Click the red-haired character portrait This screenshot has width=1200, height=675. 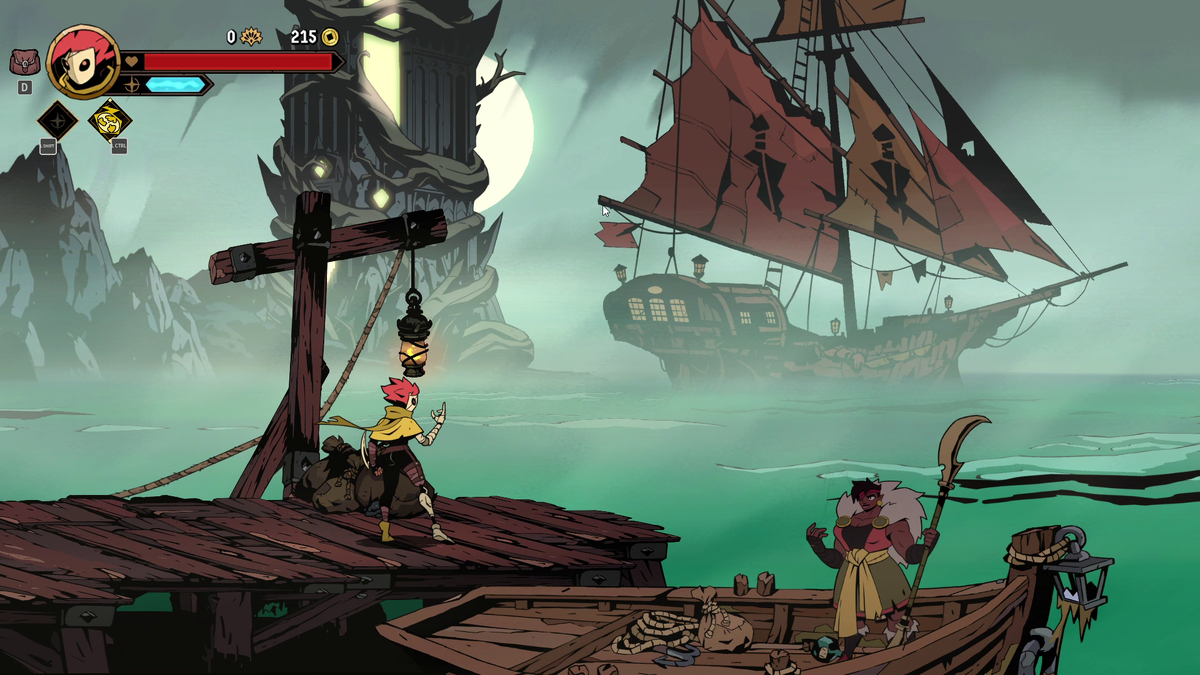coord(83,62)
